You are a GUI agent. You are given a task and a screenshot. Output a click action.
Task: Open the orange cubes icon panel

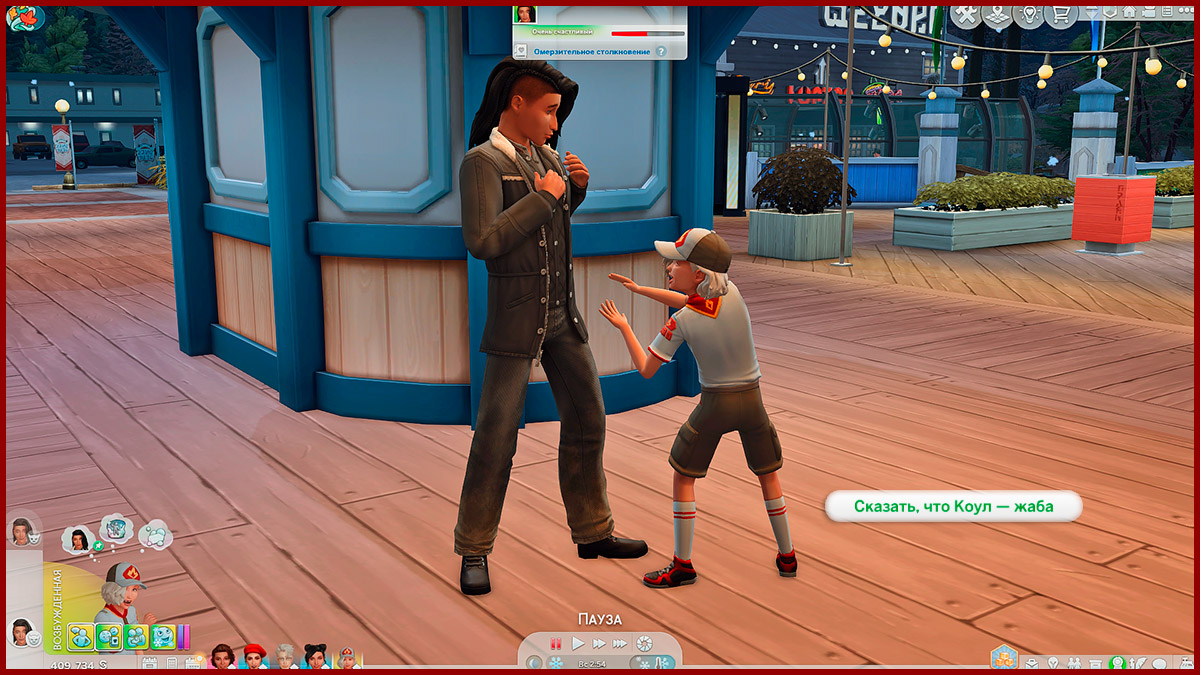pos(1003,657)
